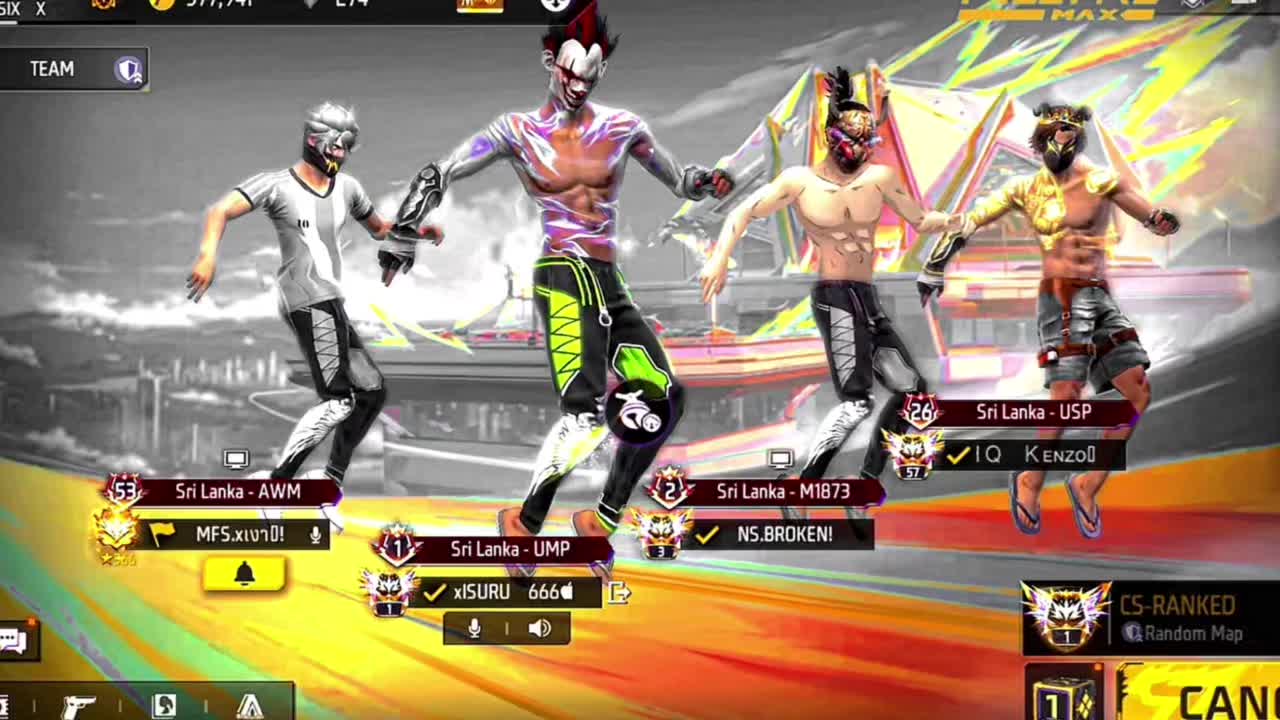Select player NS.BROKEN! name tag
This screenshot has height=720, width=1280.
coord(784,535)
